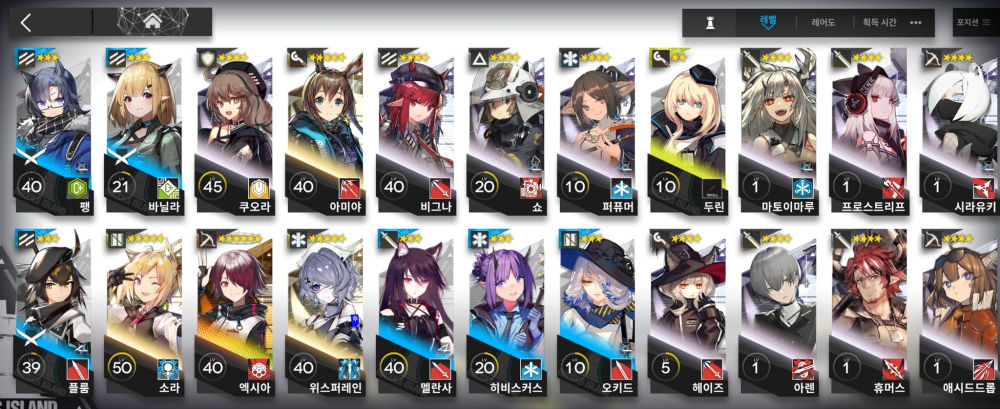Open operator card 엑시아
The width and height of the screenshot is (1000, 409).
tap(234, 310)
